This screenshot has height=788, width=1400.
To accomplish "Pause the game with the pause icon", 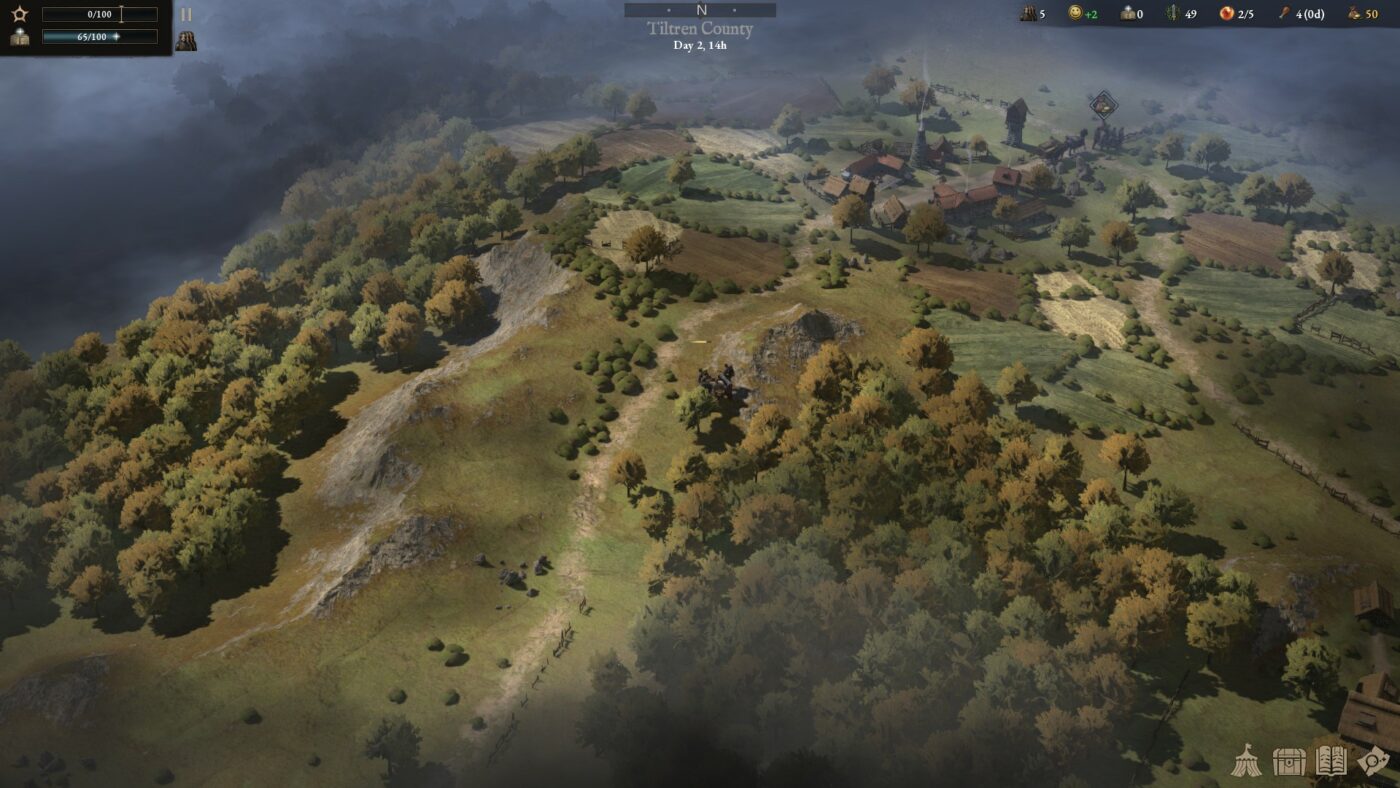I will pos(186,14).
